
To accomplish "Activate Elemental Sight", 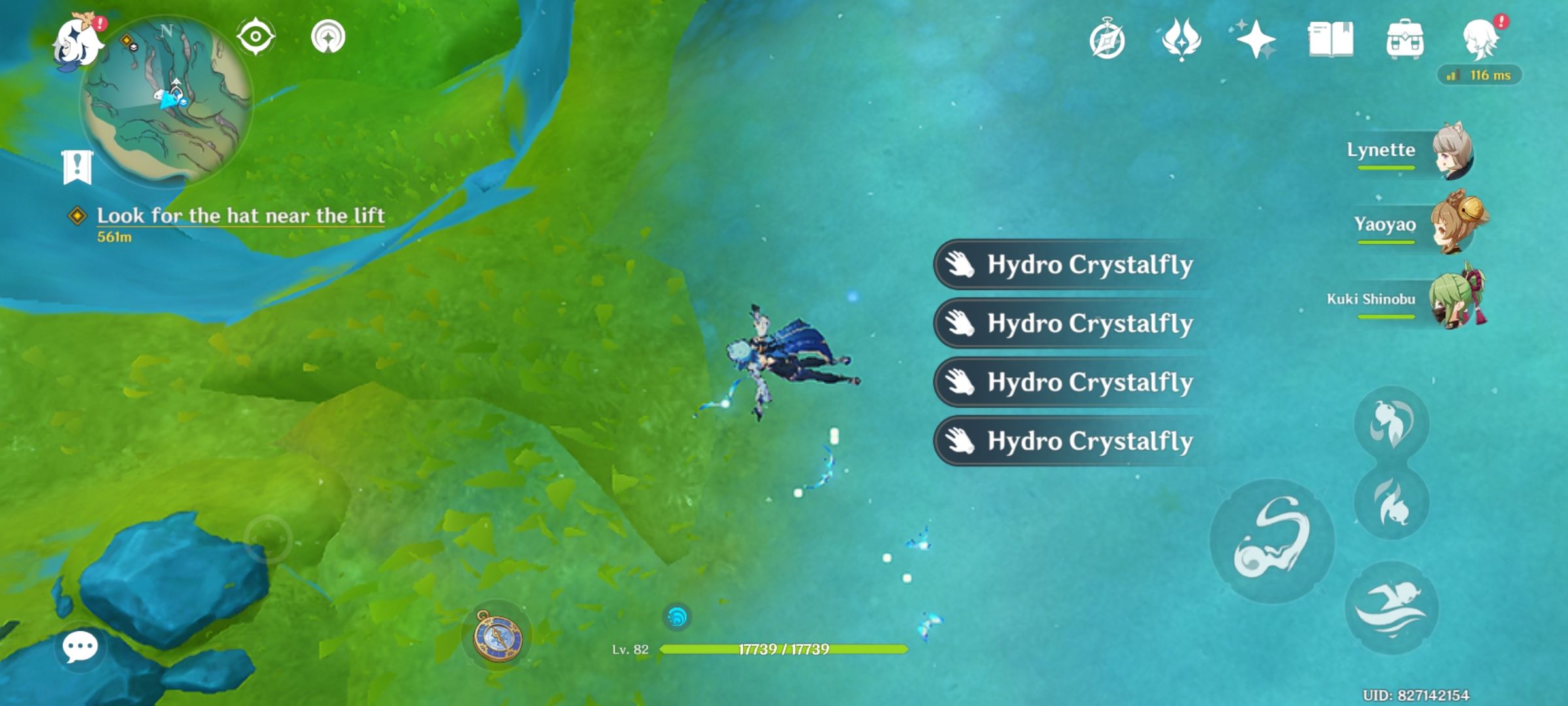I will [x=256, y=37].
